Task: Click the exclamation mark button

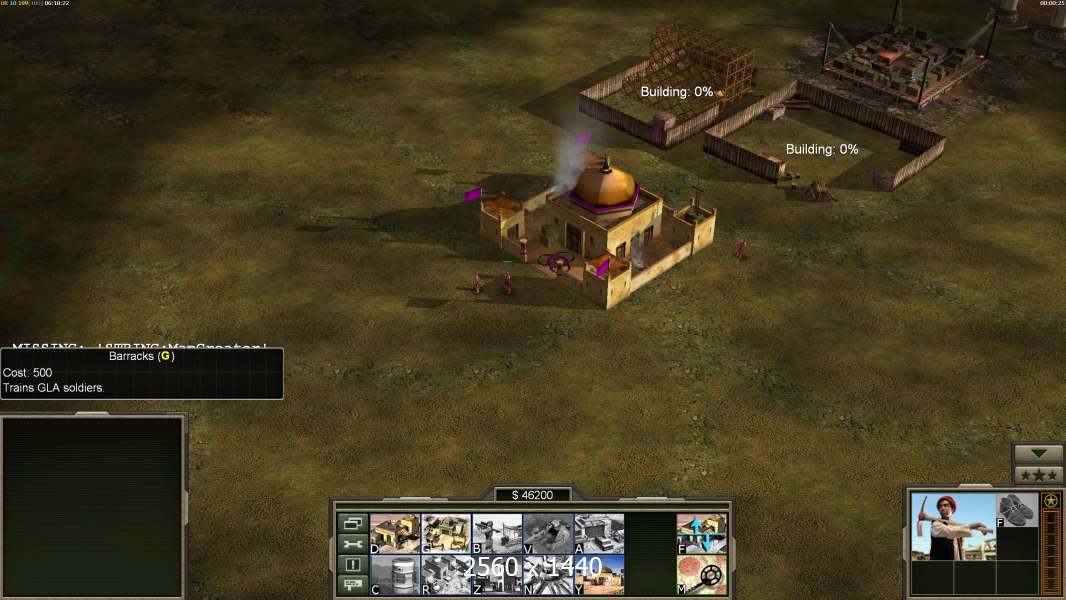Action: pyautogui.click(x=352, y=565)
